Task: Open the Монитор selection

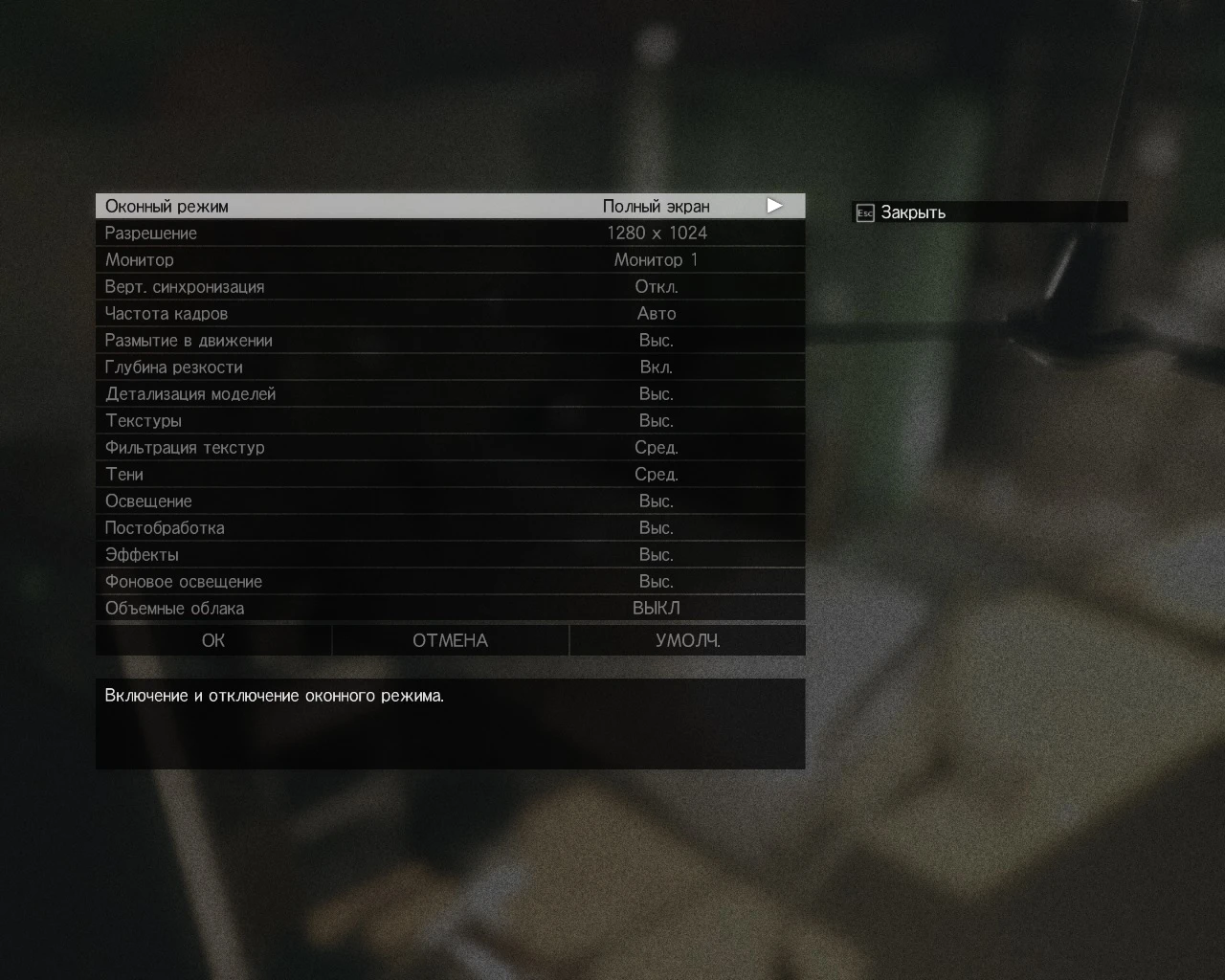Action: tap(450, 258)
